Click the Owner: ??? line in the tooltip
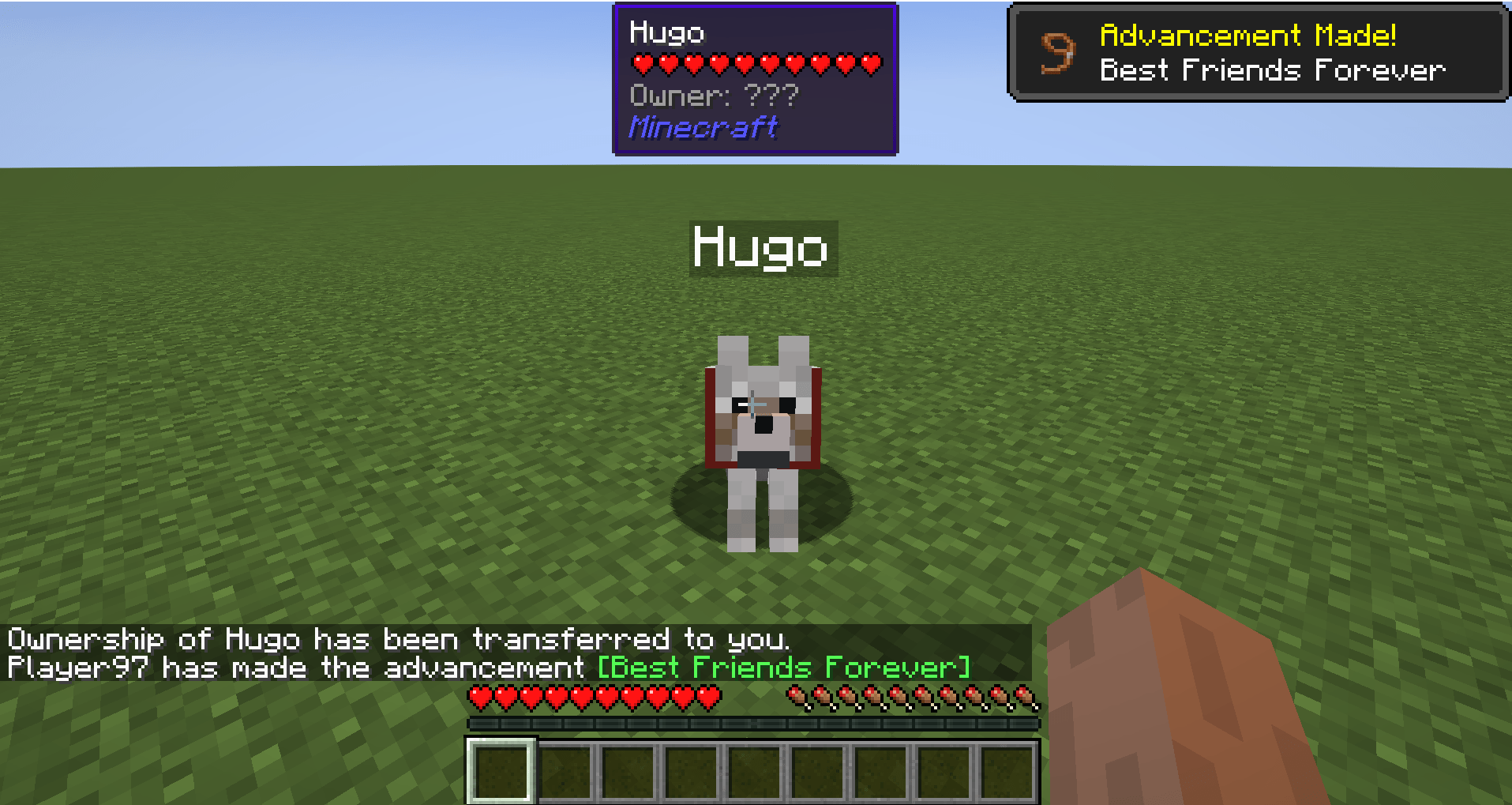The height and width of the screenshot is (805, 1512). click(x=713, y=96)
